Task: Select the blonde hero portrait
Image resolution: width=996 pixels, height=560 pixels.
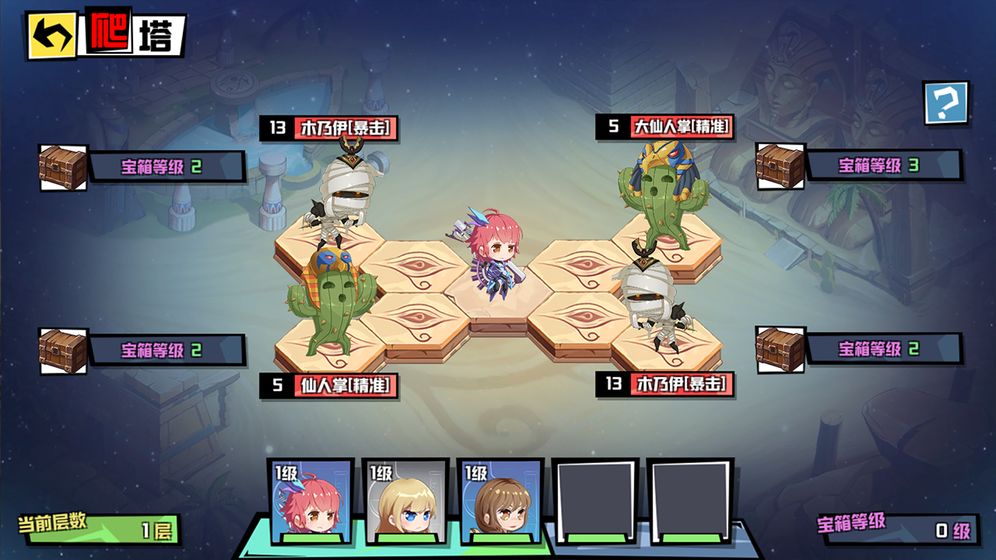Action: [405, 502]
